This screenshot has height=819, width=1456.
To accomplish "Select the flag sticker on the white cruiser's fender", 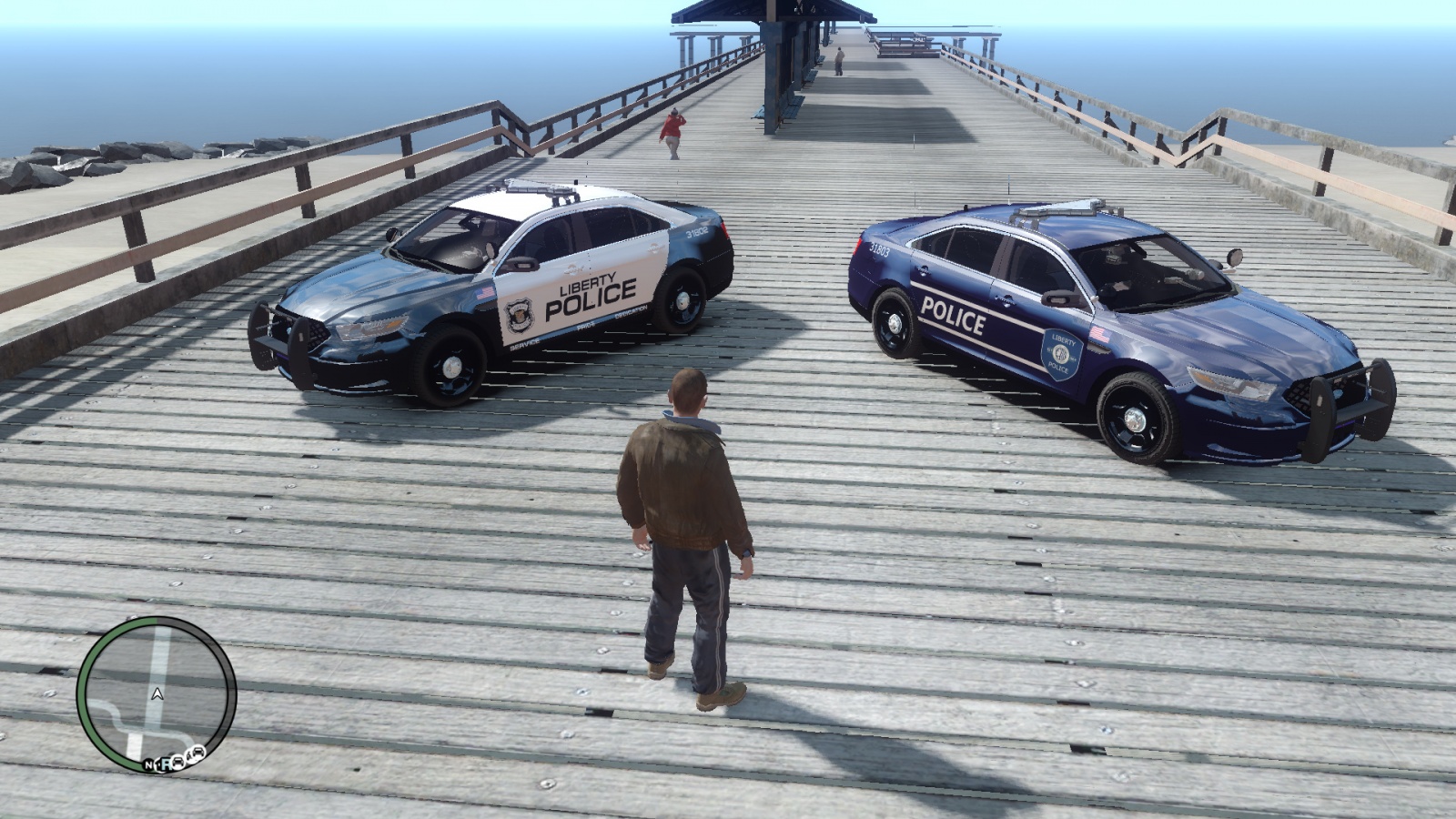I will (484, 293).
